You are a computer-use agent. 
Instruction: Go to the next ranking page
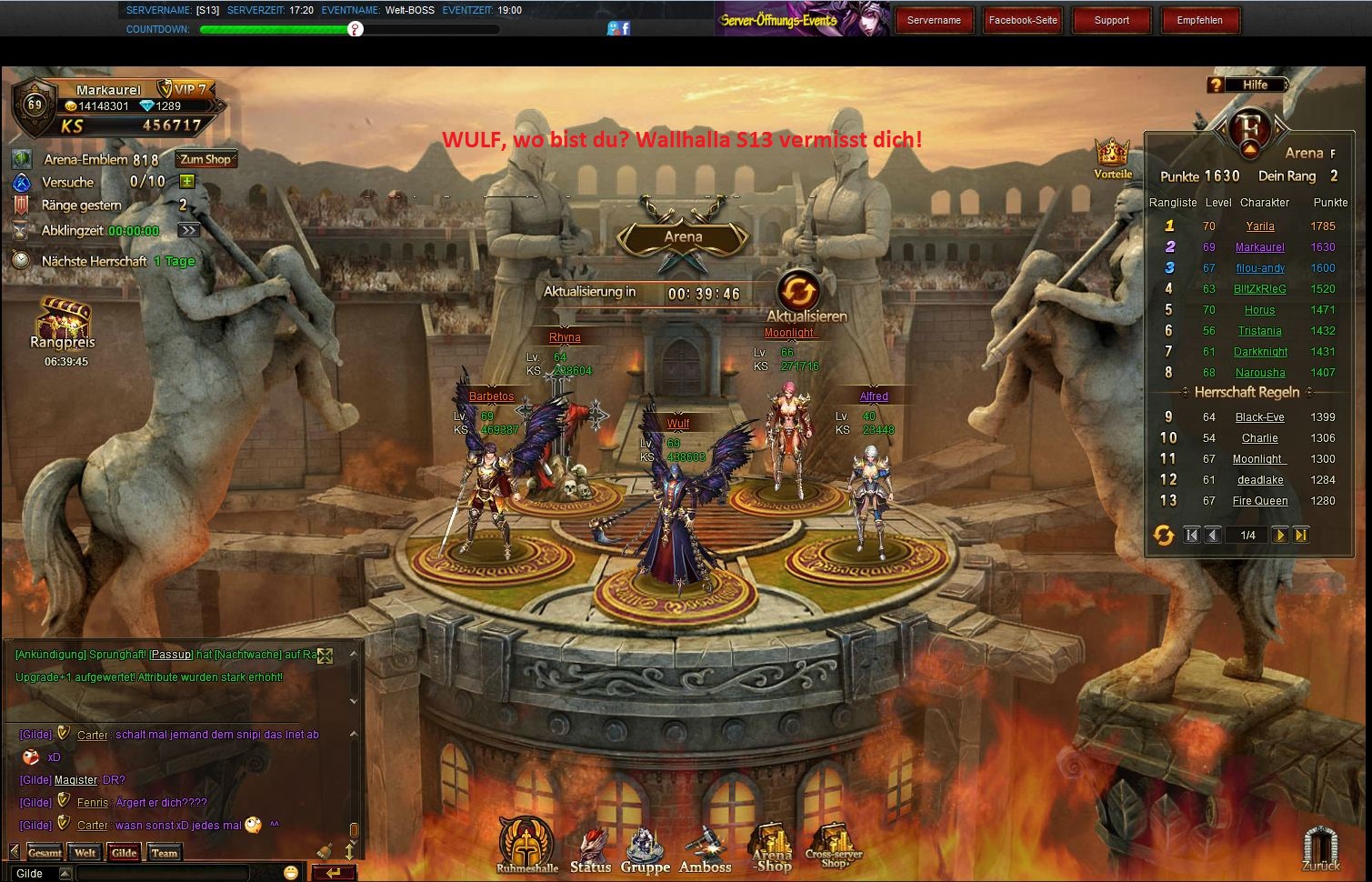(1279, 536)
